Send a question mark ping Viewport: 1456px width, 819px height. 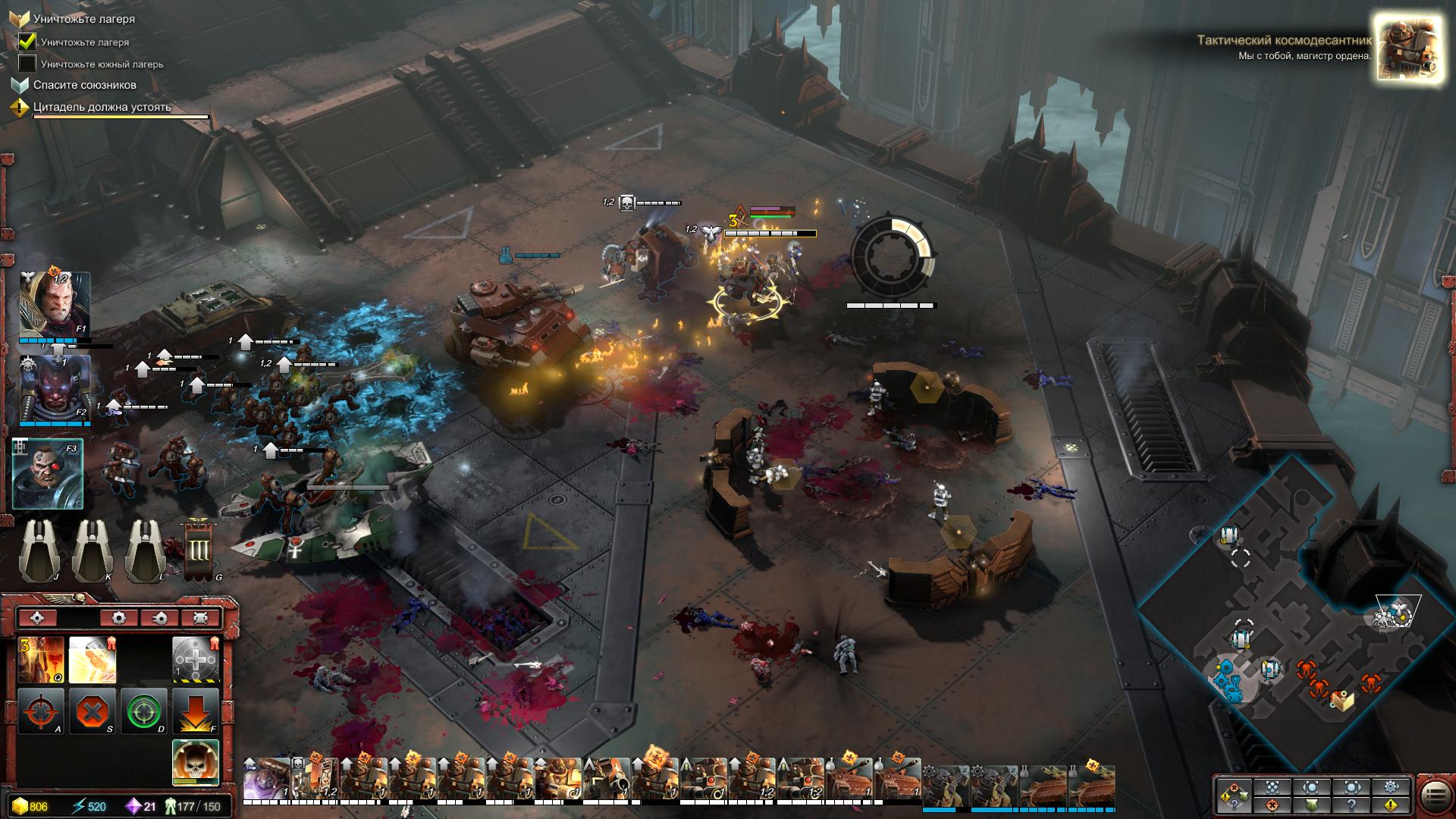(1351, 805)
